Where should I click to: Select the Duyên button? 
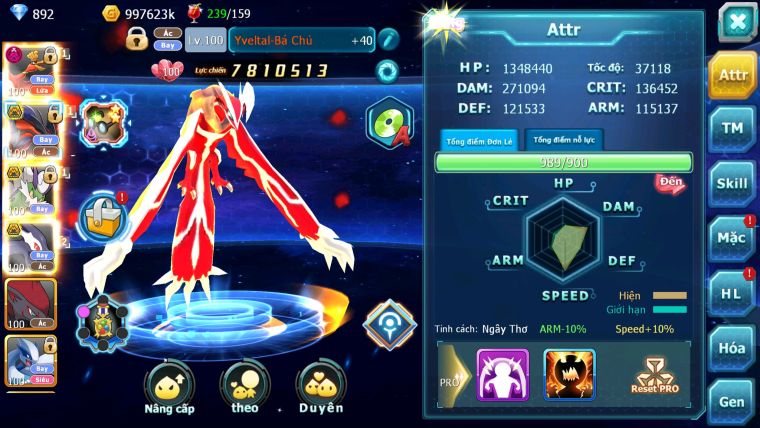pyautogui.click(x=321, y=387)
